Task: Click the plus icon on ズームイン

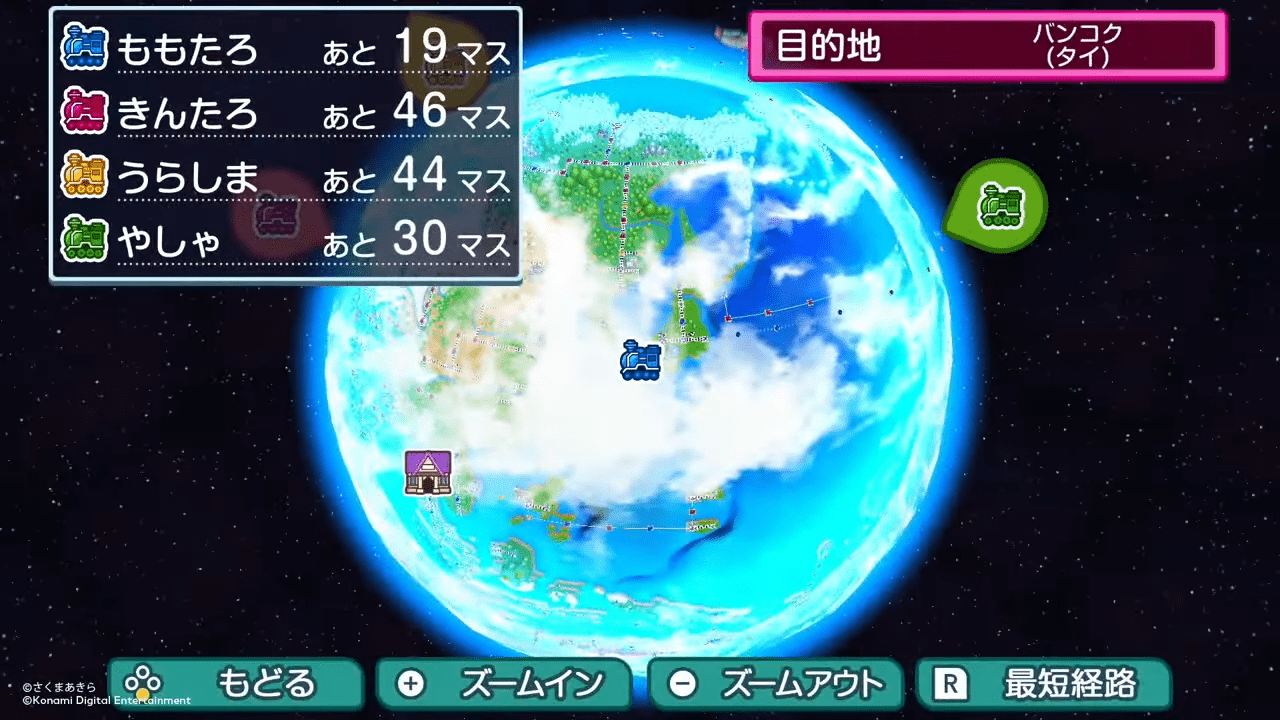Action: click(410, 684)
